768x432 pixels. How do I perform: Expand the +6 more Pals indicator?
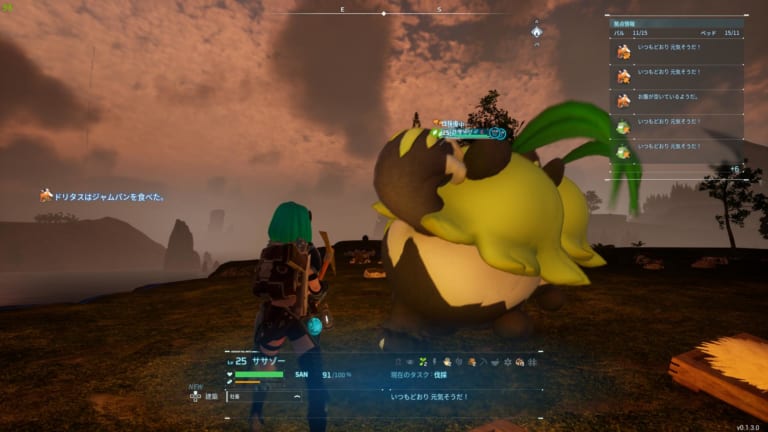click(735, 170)
